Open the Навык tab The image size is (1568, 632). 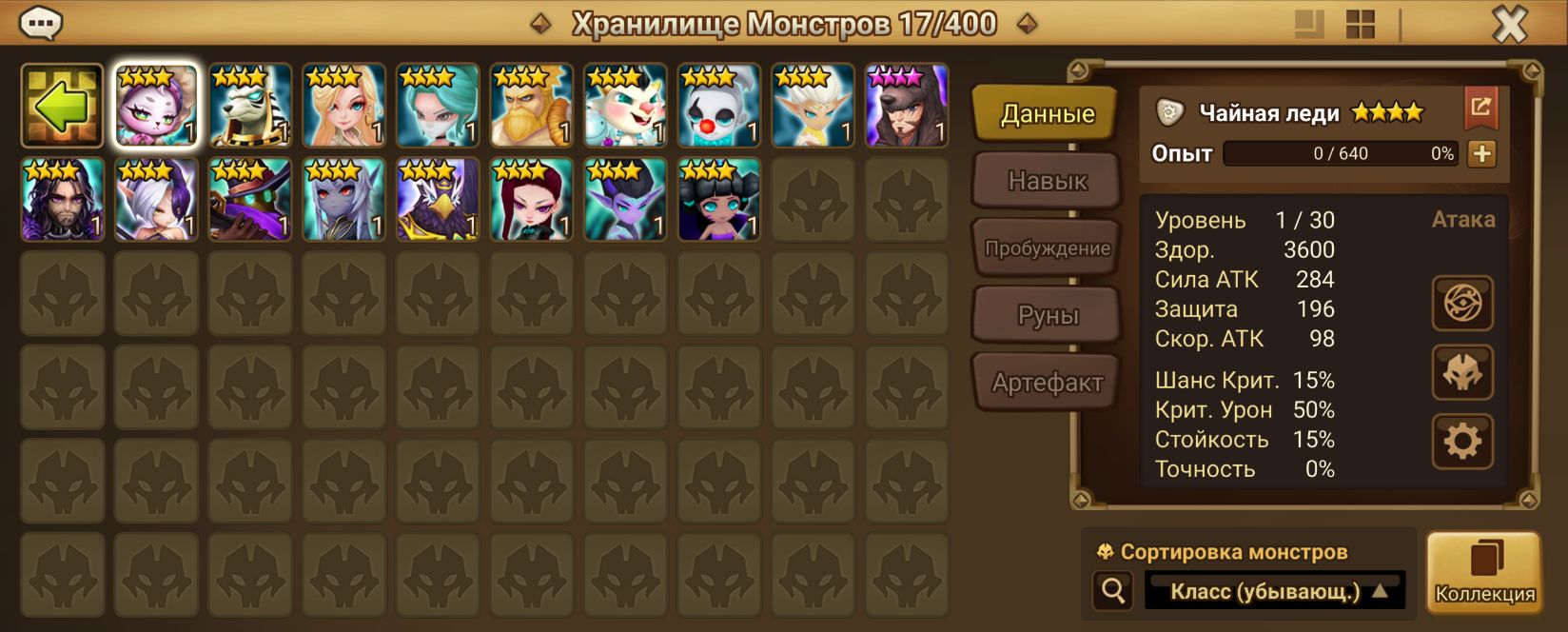point(1047,181)
